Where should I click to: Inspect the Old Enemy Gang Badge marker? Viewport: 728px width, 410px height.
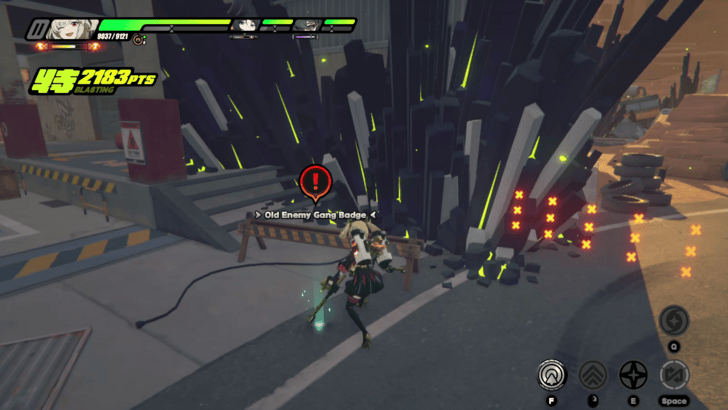[x=315, y=182]
